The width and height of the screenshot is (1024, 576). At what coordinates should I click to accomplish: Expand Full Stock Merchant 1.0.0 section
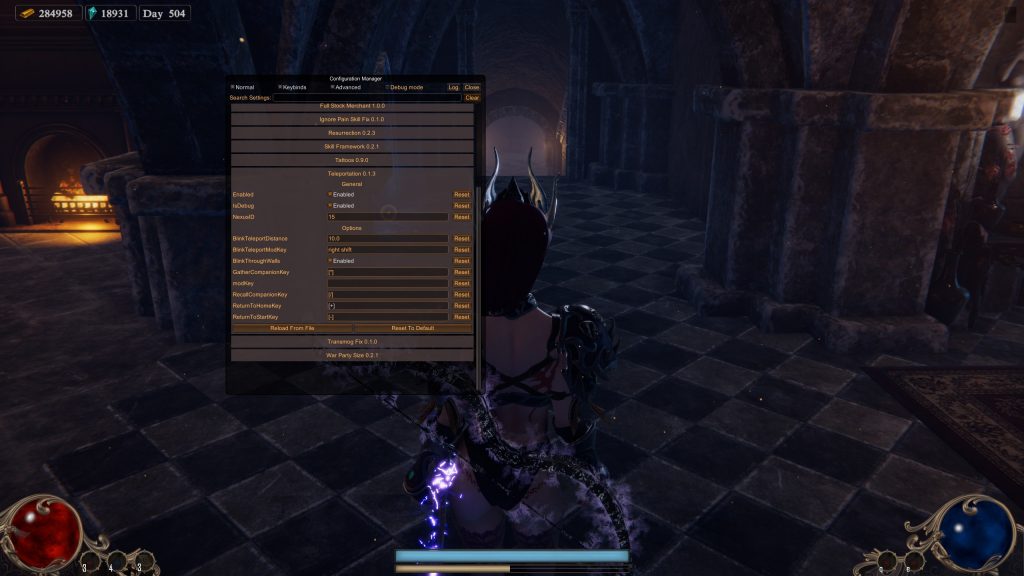[352, 106]
